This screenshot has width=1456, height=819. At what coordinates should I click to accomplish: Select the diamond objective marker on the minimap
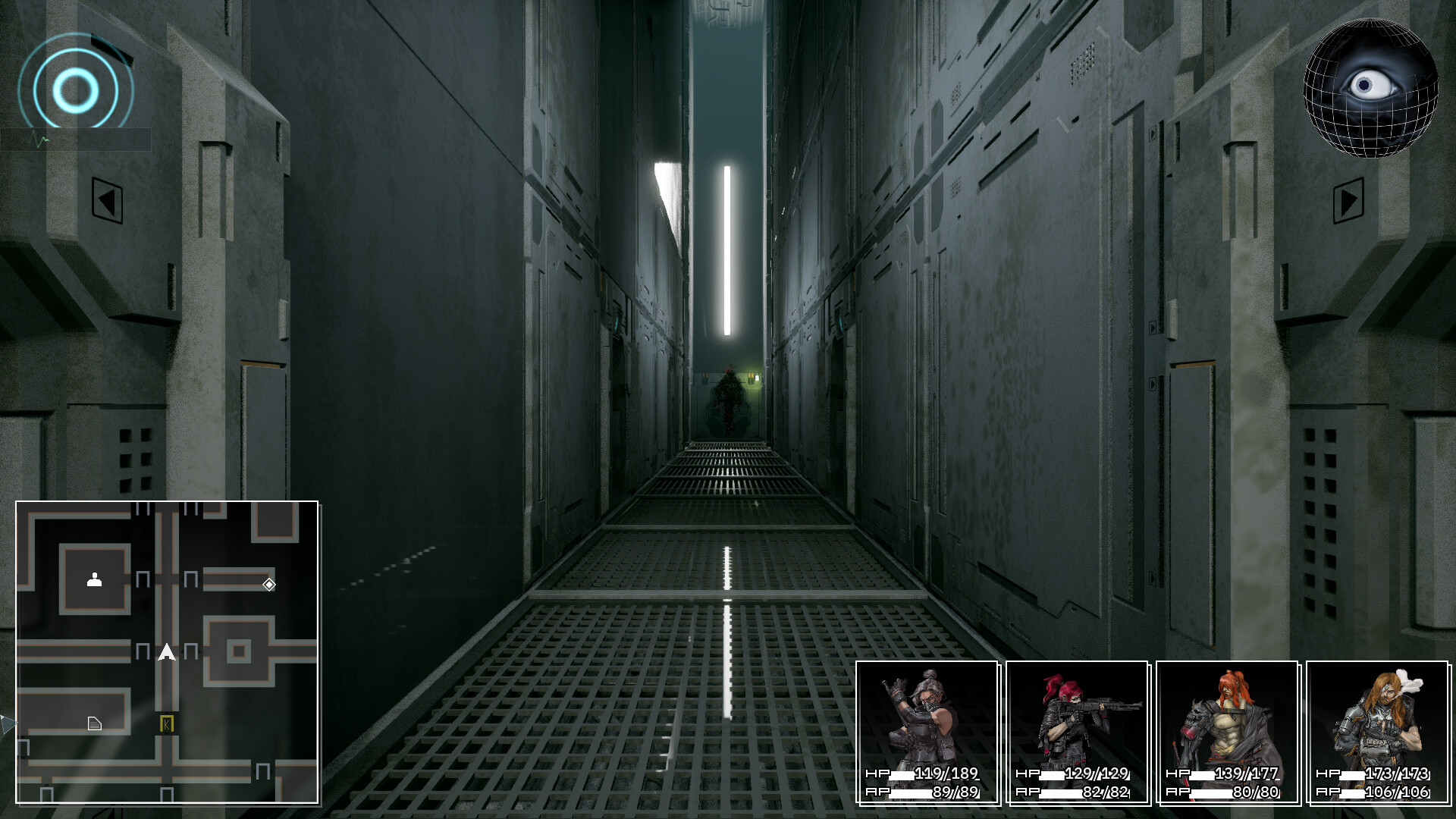269,585
